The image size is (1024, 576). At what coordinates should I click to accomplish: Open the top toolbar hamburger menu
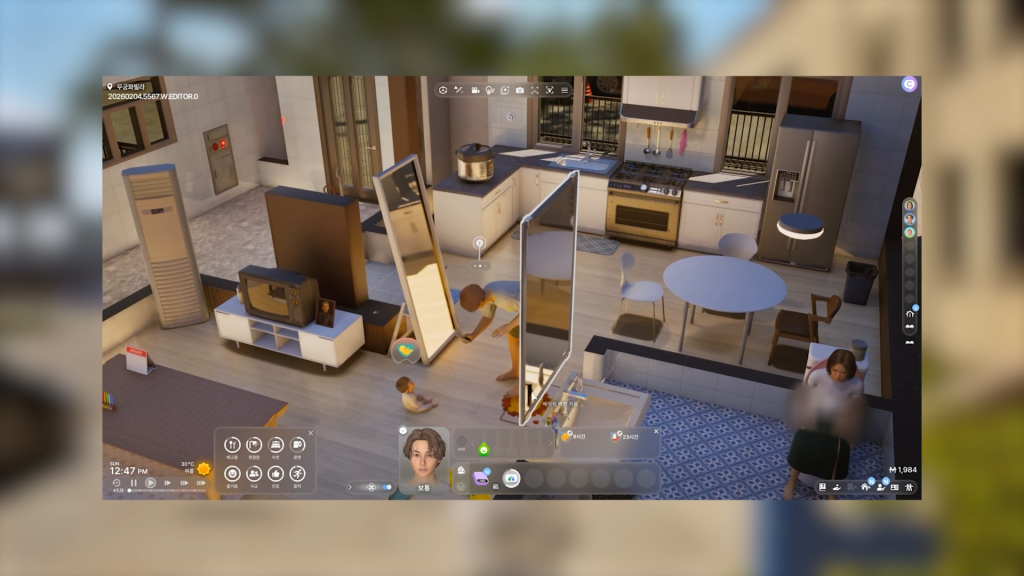point(564,90)
